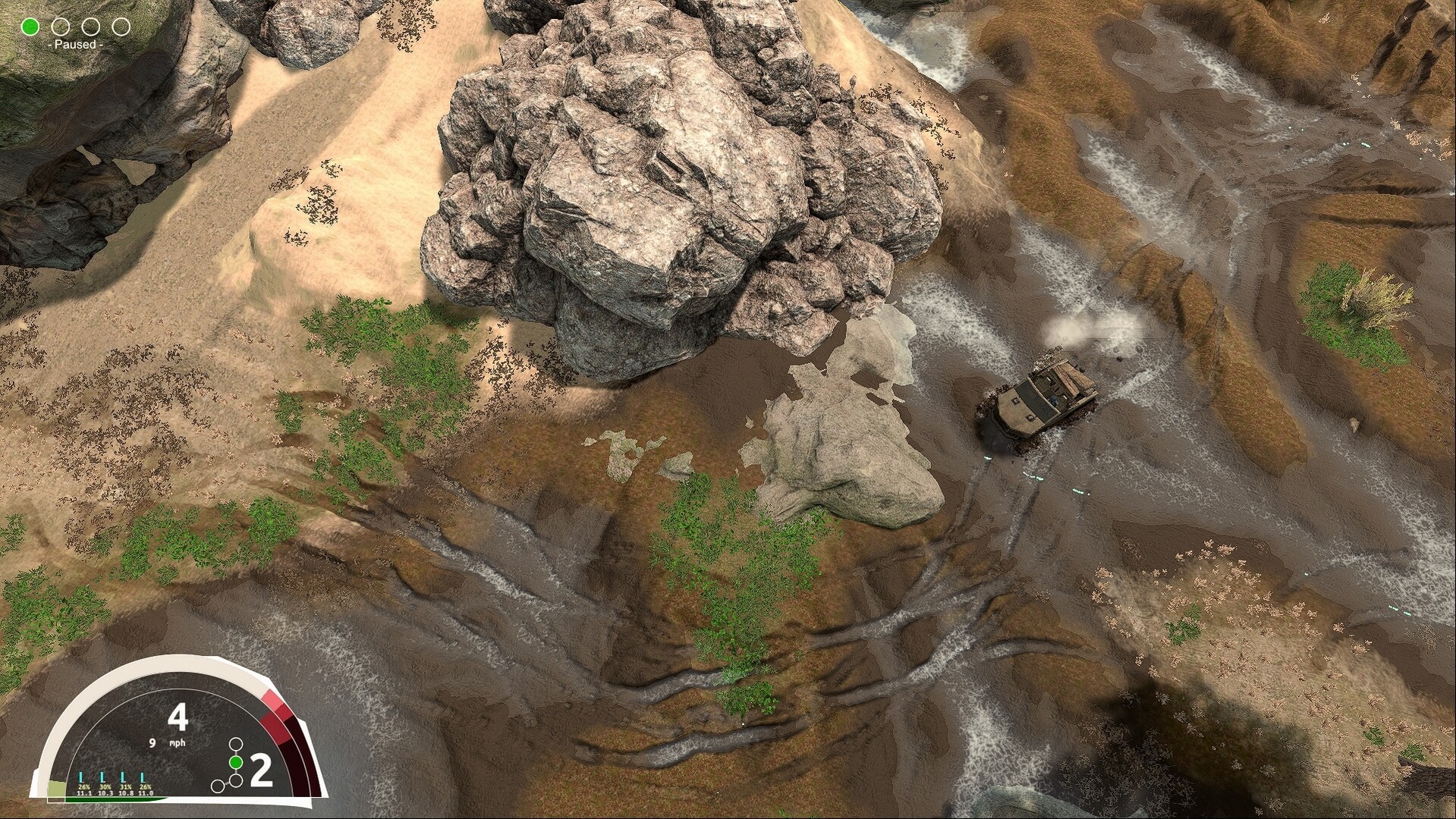Click the '30%' tire pressure percentage
Viewport: 1456px width, 819px height.
[x=105, y=786]
